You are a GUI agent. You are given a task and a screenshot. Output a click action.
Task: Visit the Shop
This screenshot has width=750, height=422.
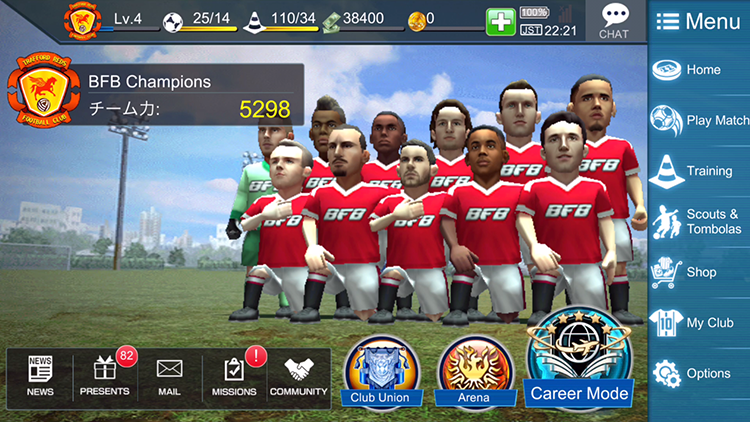[x=699, y=272]
